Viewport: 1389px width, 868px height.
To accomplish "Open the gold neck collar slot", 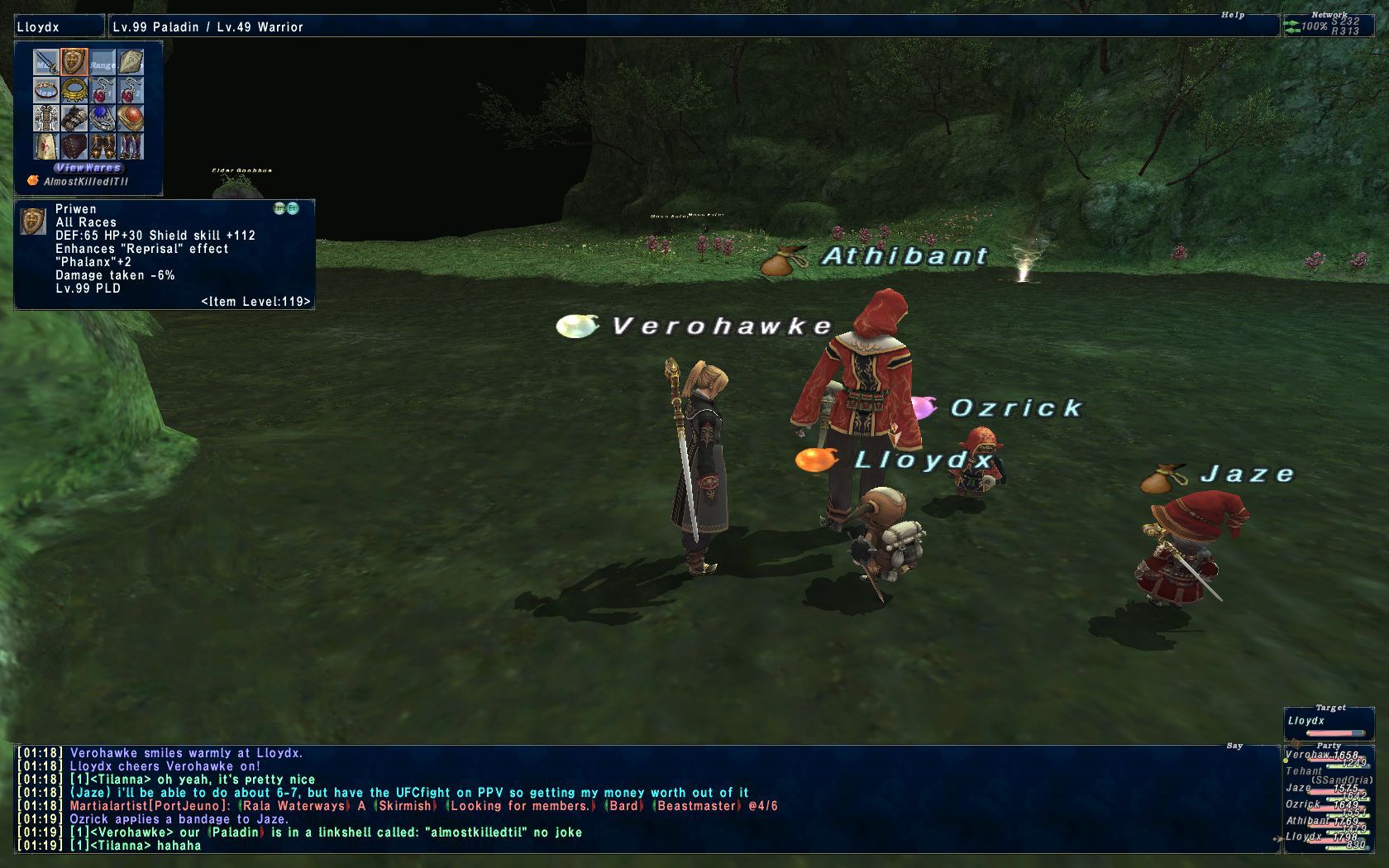I will coord(74,90).
